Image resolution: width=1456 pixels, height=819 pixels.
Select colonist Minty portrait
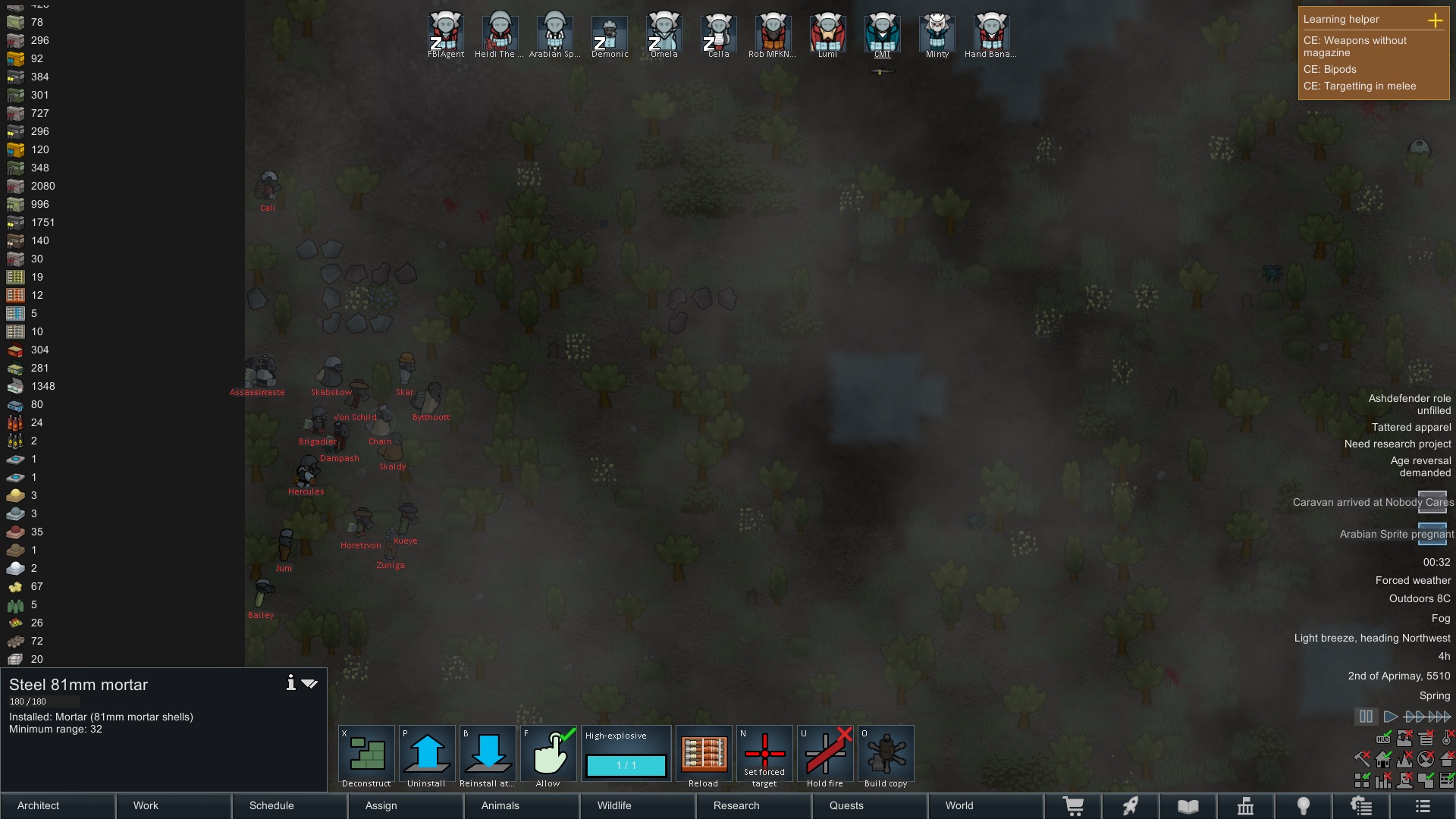pos(937,33)
